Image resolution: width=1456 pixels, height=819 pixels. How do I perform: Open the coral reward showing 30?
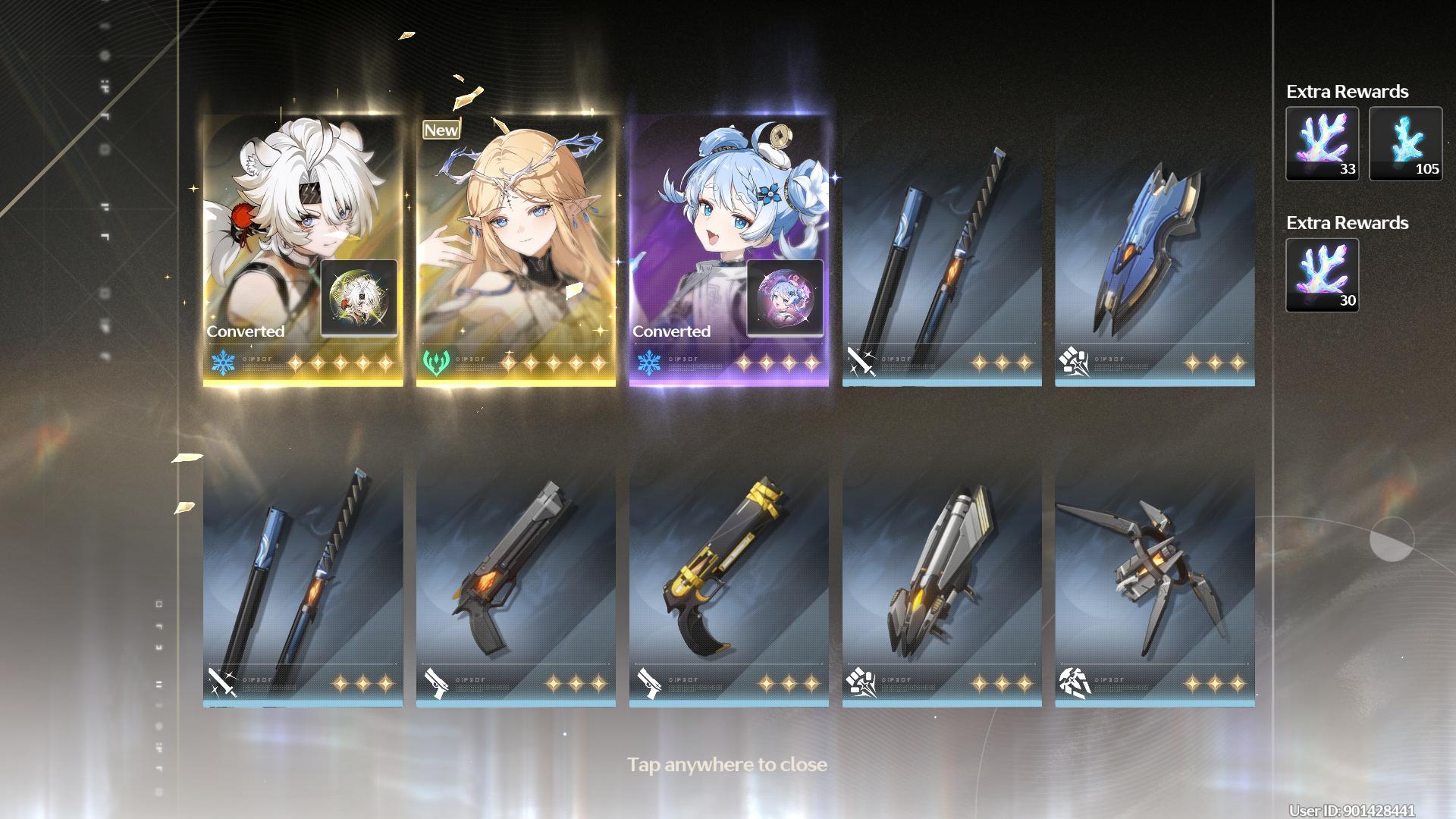pyautogui.click(x=1322, y=275)
